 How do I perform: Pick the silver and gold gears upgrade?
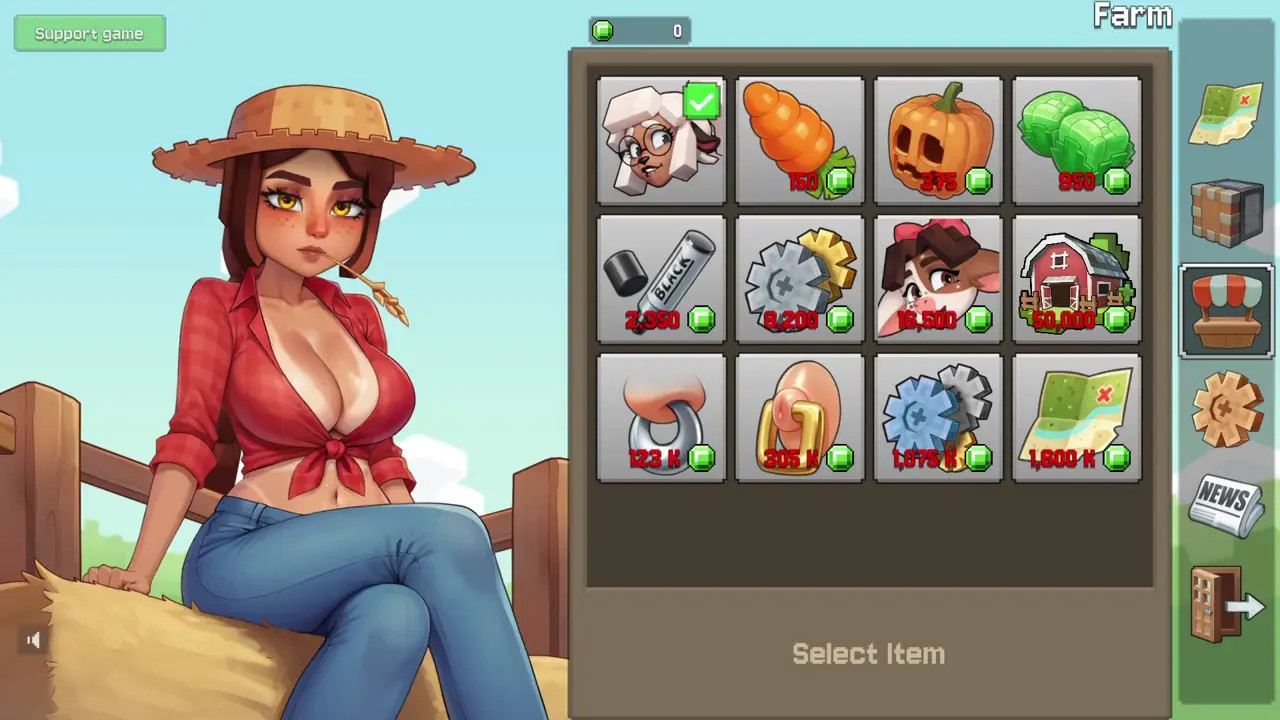point(800,280)
